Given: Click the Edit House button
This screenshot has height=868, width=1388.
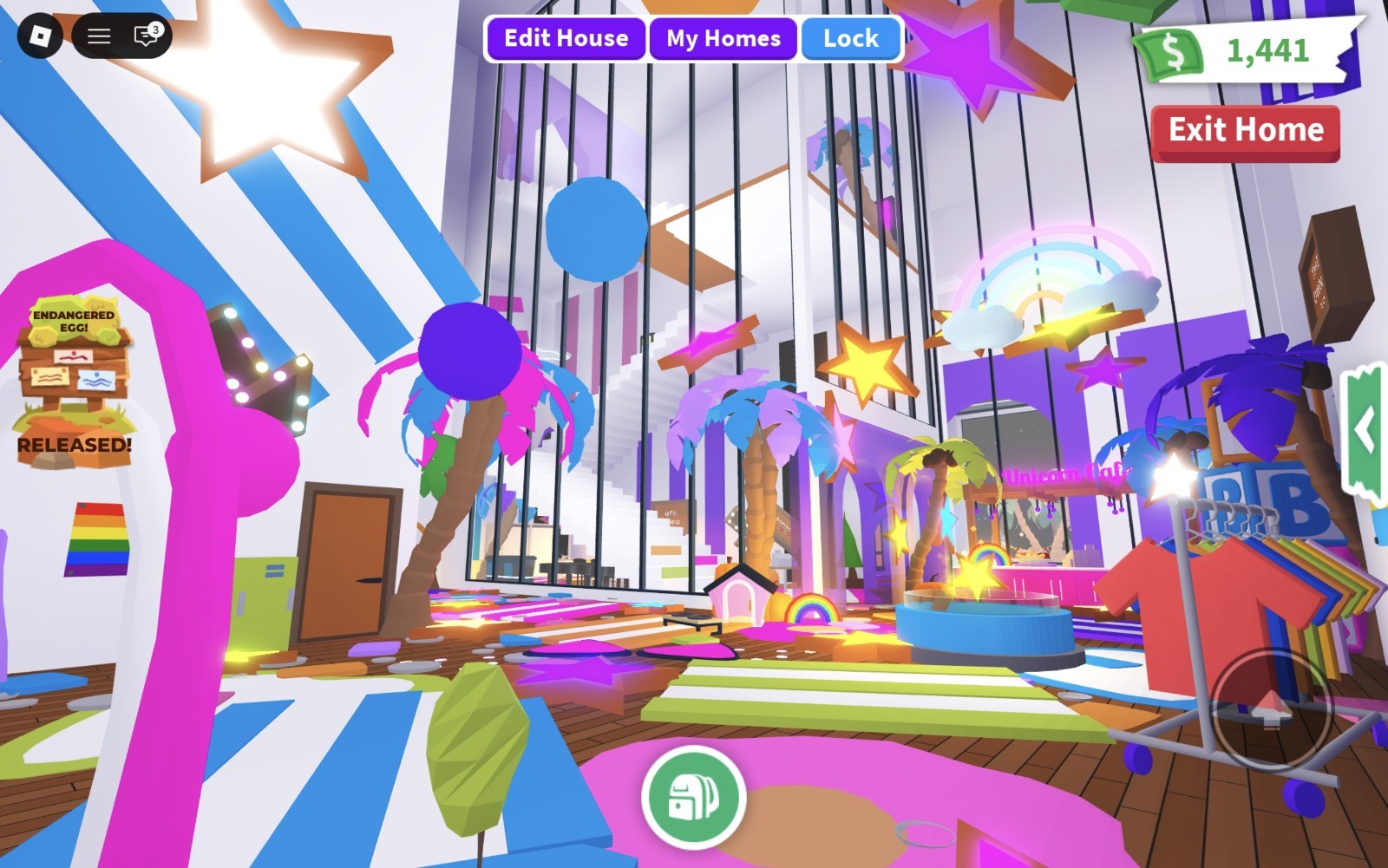Looking at the screenshot, I should [x=566, y=37].
